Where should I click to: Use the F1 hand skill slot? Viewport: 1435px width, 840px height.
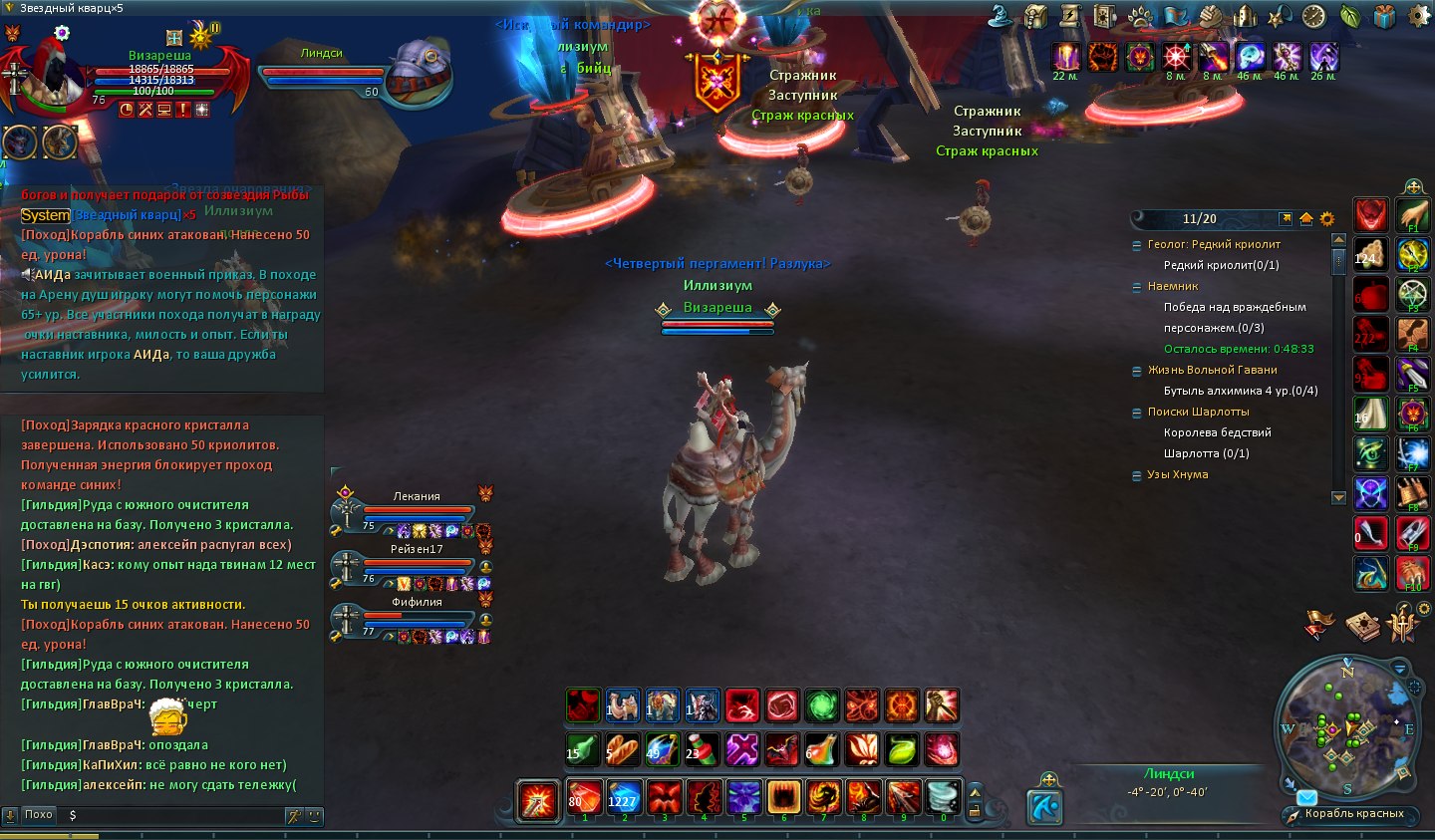click(x=1412, y=215)
